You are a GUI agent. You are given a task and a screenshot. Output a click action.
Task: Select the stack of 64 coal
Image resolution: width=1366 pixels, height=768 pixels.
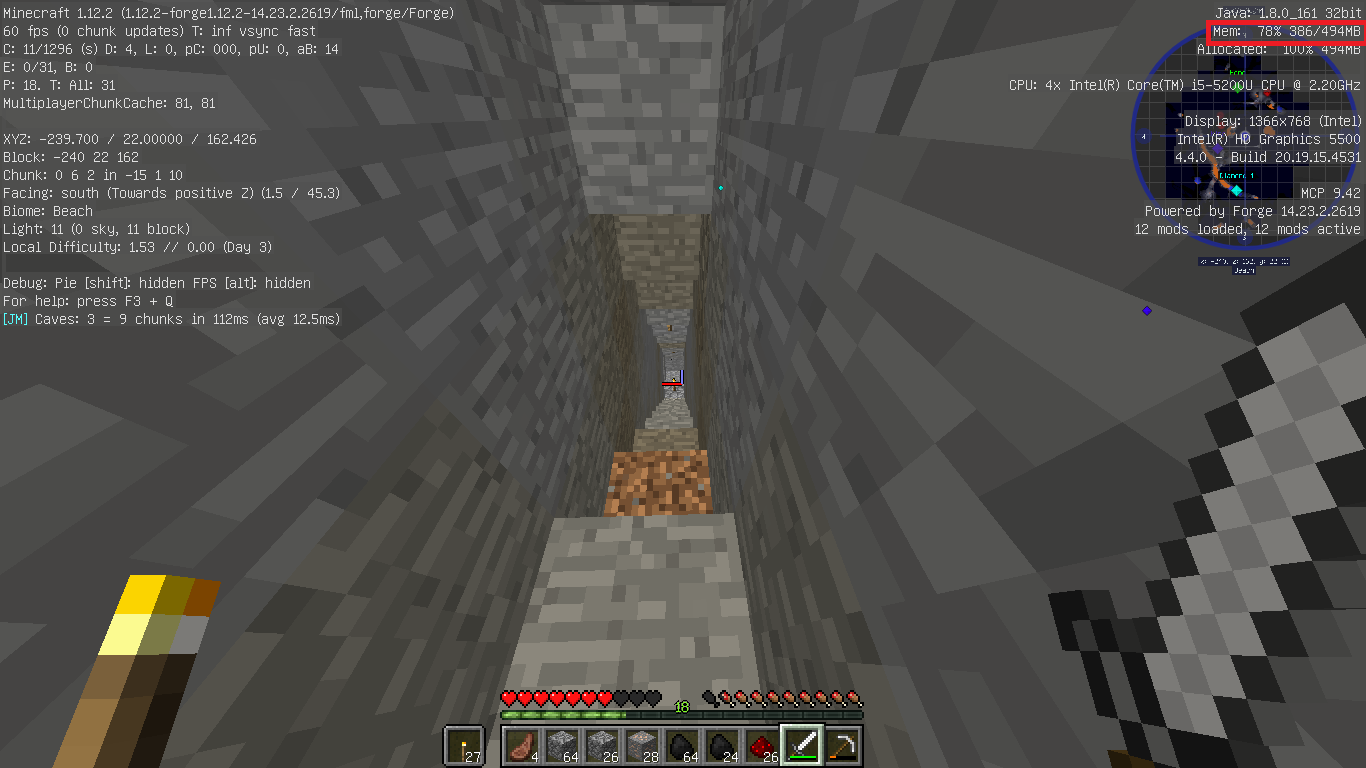click(682, 745)
